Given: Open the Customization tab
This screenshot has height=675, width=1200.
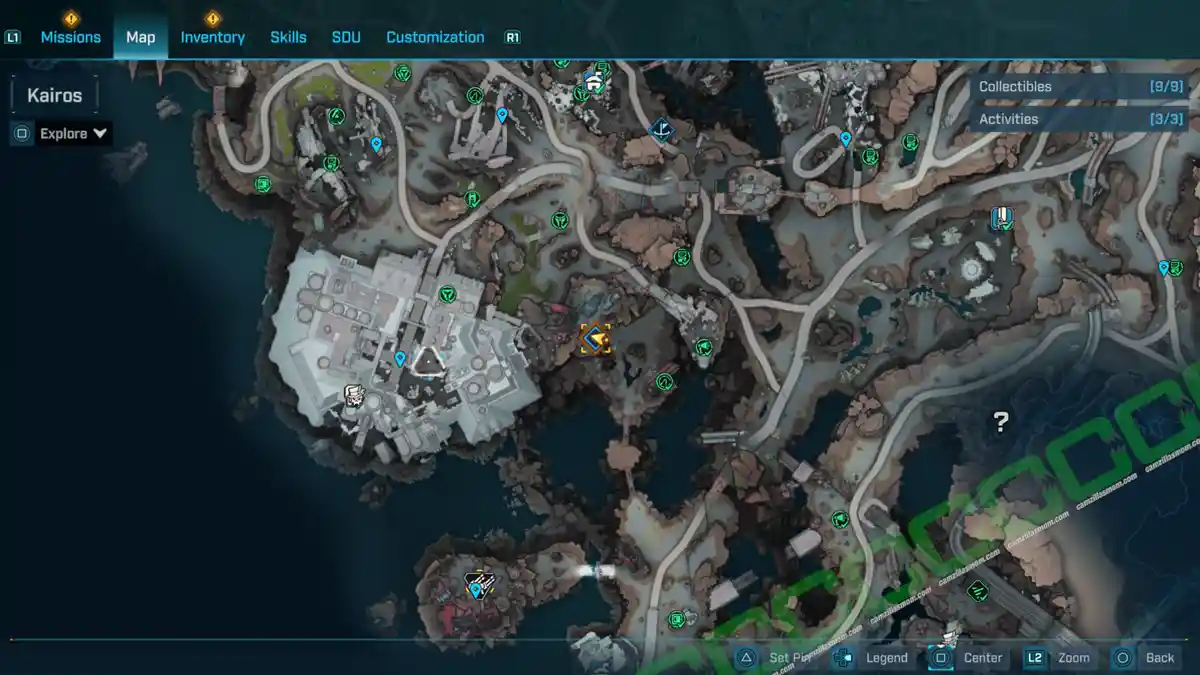Looking at the screenshot, I should [x=435, y=37].
